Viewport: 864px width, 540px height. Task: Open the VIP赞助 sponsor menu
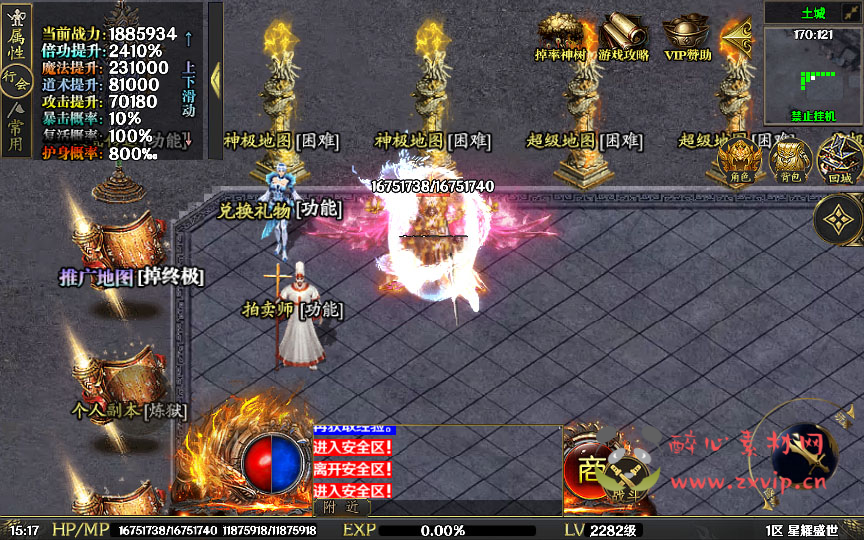coord(688,39)
